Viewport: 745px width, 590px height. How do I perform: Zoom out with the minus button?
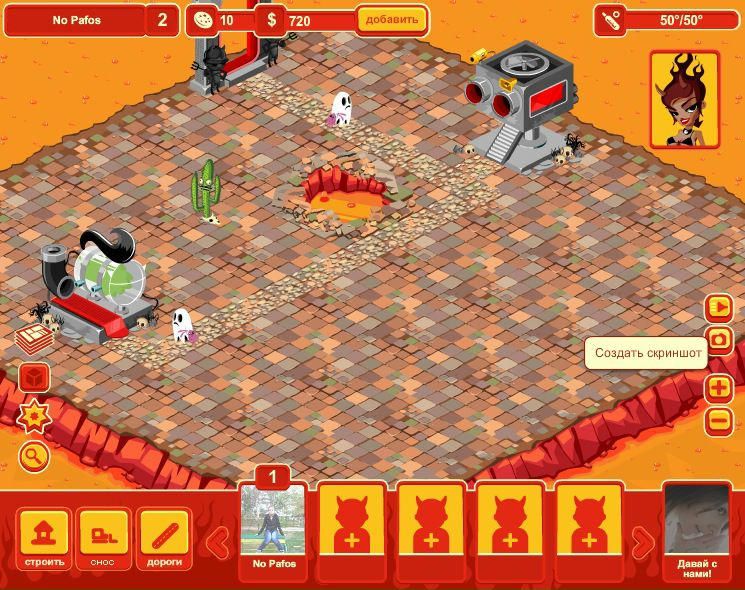click(x=718, y=420)
